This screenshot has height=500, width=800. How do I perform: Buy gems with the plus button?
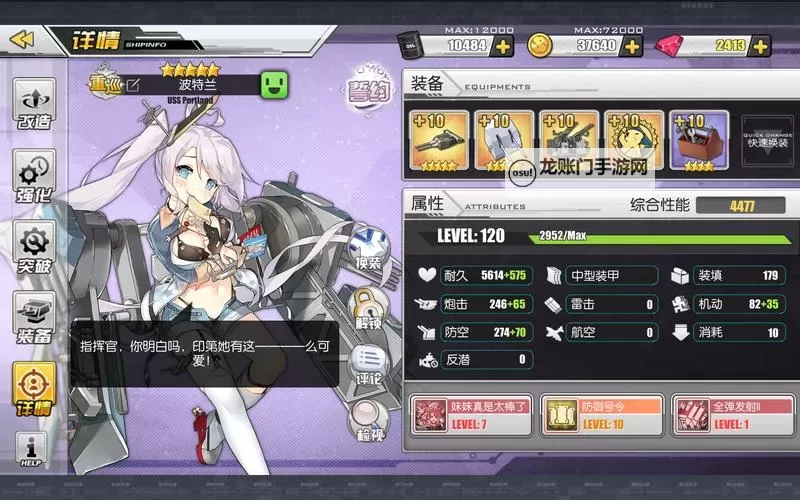[x=760, y=46]
